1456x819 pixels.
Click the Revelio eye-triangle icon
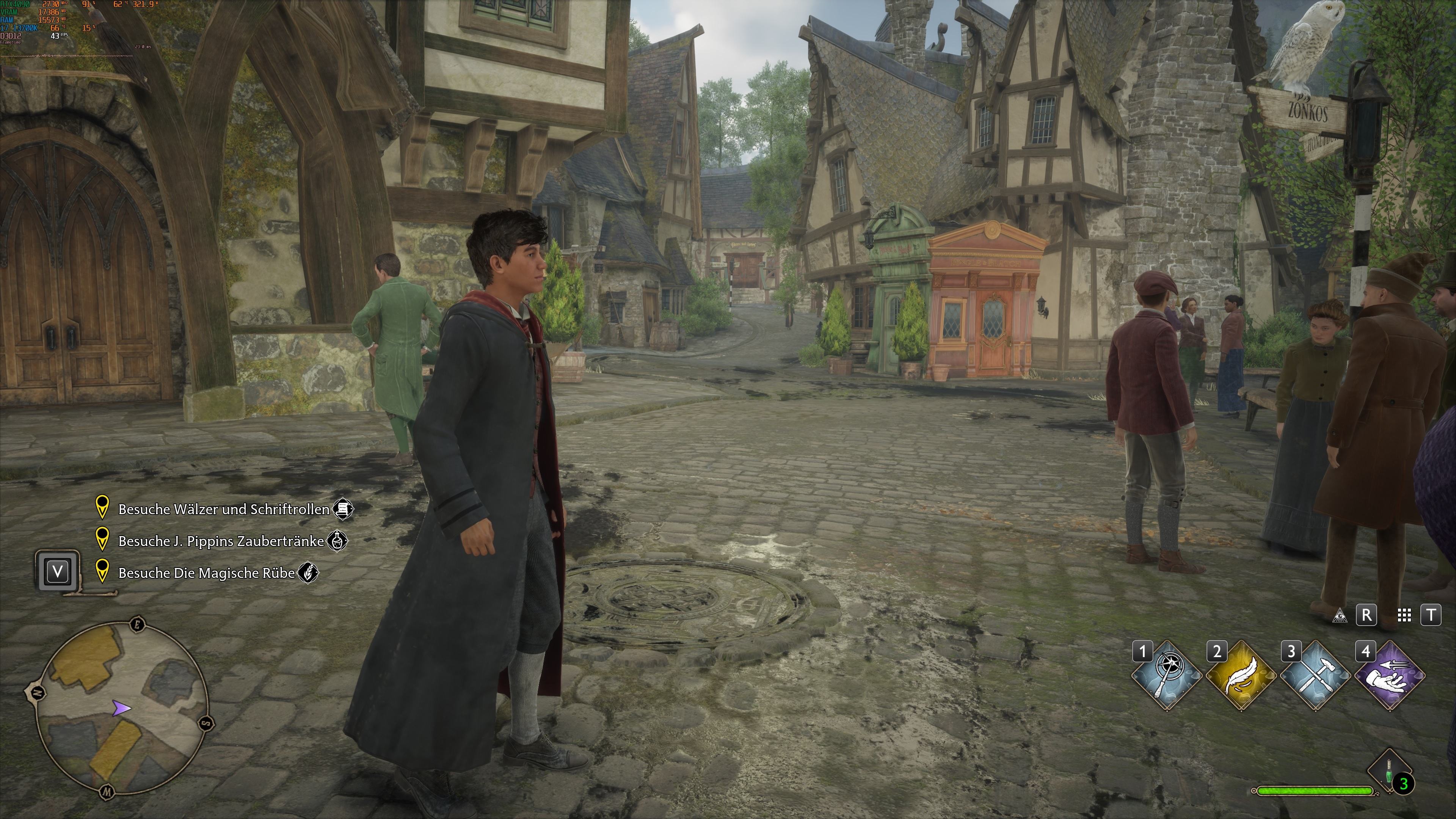coord(1339,615)
